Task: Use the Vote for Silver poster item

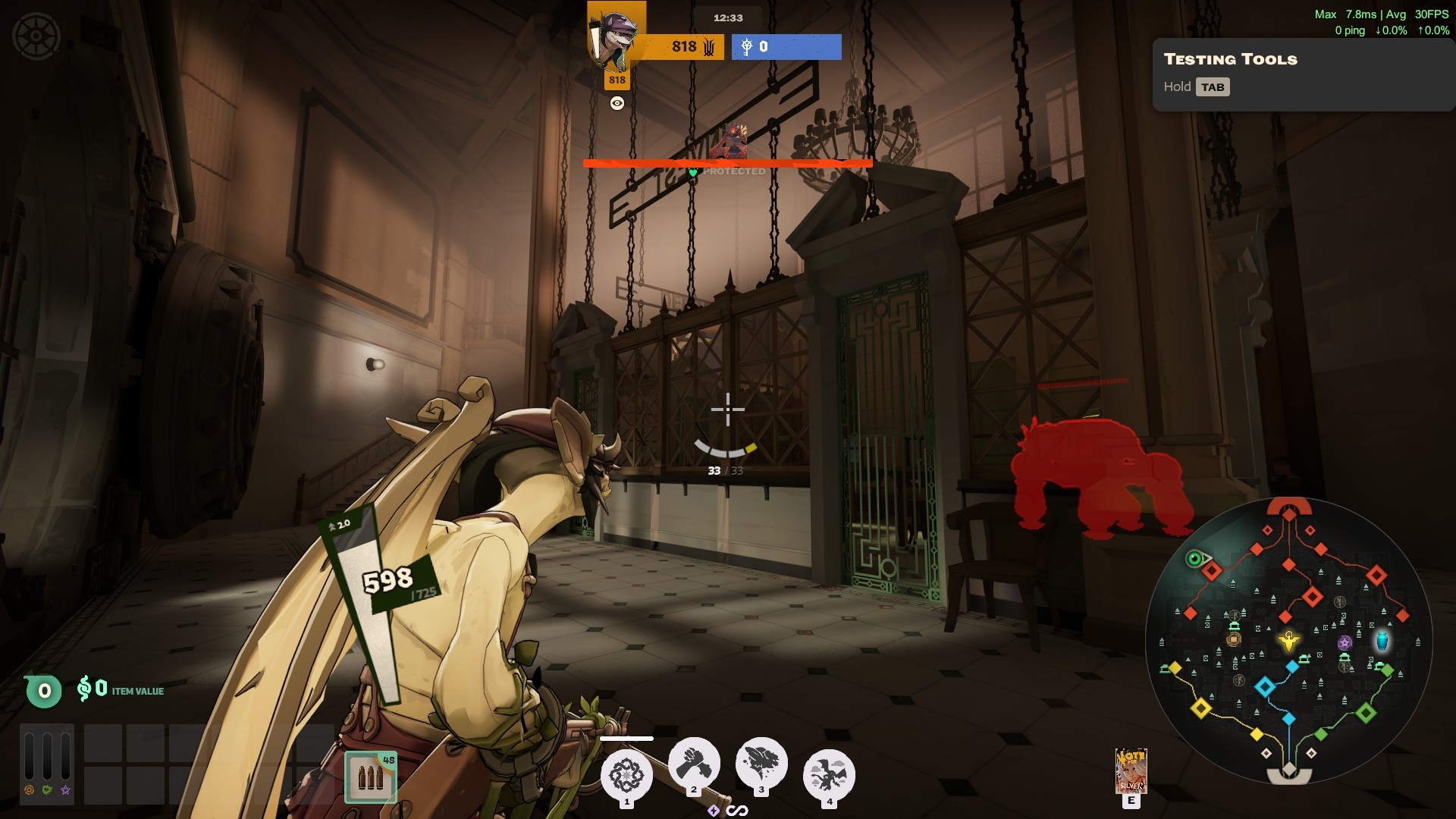Action: pos(1131,770)
